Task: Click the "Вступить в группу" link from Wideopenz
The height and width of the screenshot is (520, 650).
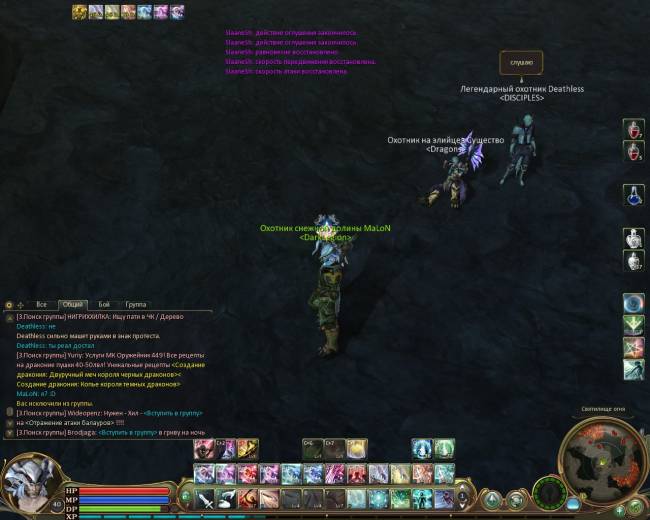Action: point(174,412)
